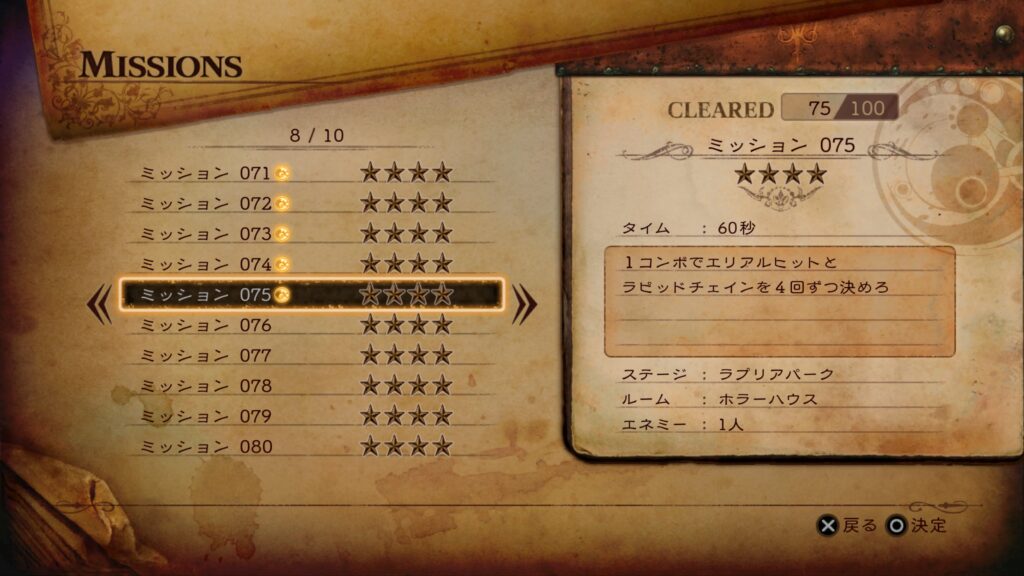Select ミッション 071 in the list
This screenshot has height=576, width=1024.
pyautogui.click(x=310, y=173)
